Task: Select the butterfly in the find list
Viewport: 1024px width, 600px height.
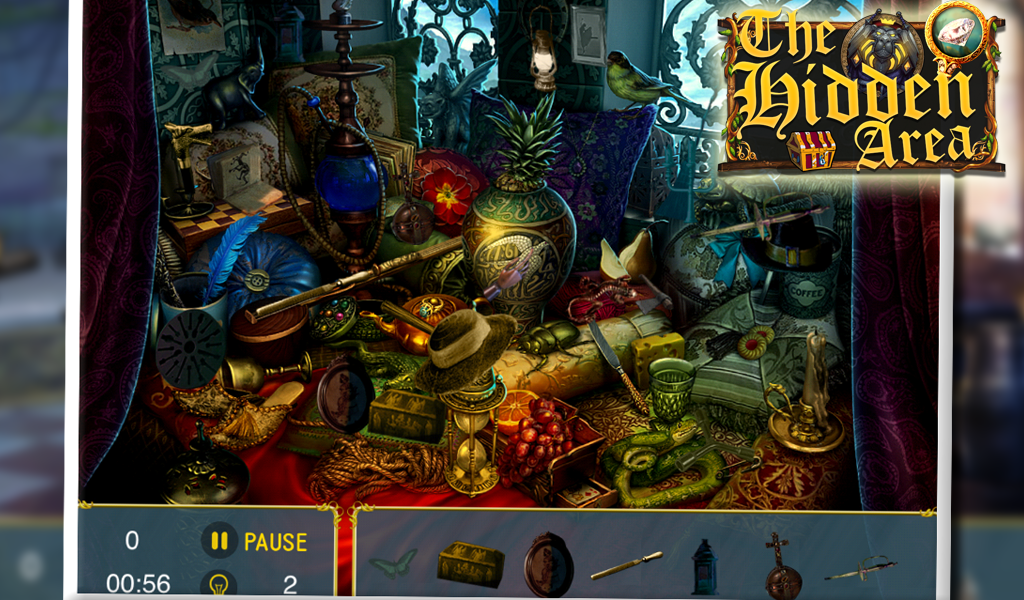Action: tap(393, 564)
